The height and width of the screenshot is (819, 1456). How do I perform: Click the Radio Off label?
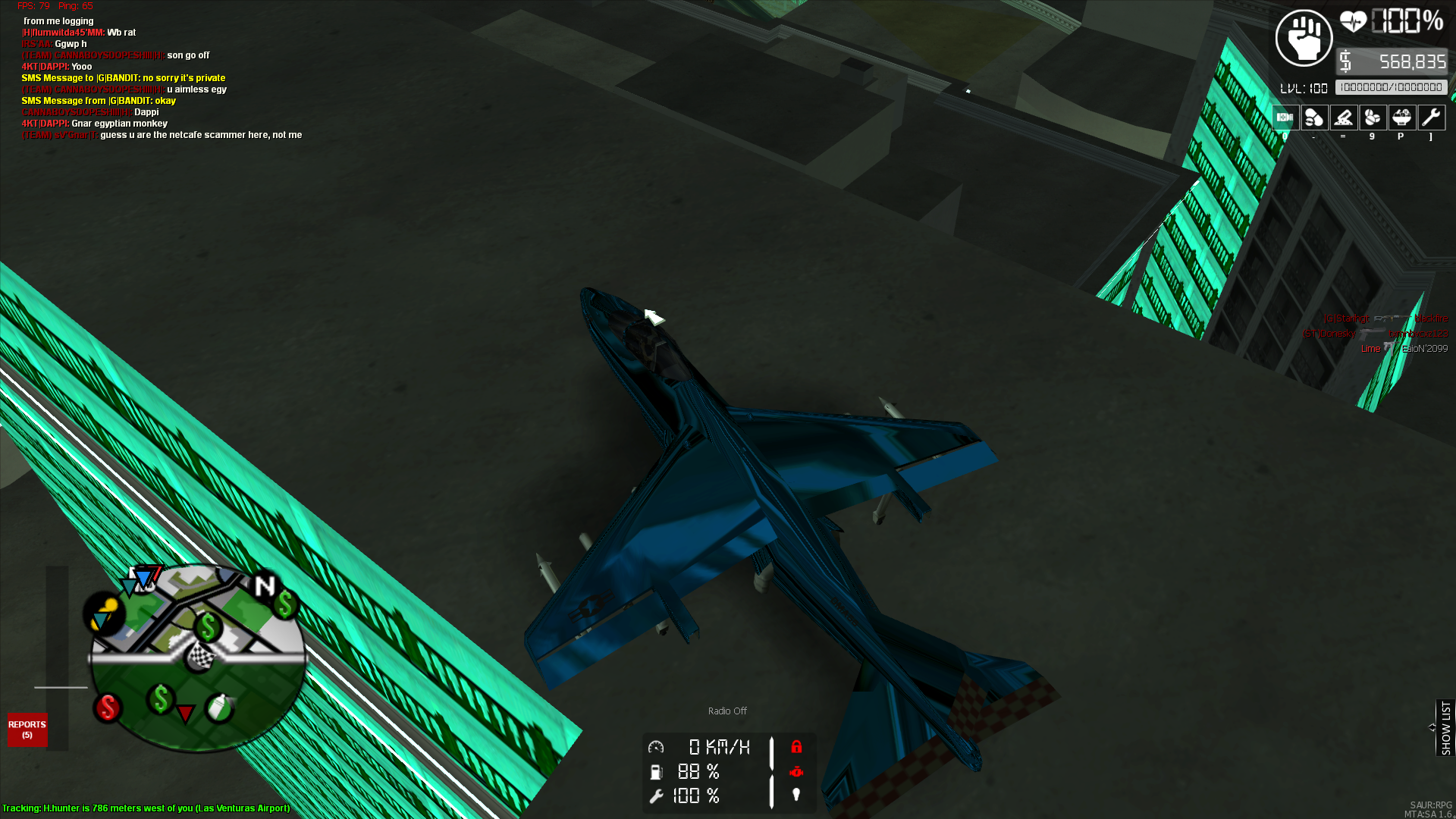point(727,711)
